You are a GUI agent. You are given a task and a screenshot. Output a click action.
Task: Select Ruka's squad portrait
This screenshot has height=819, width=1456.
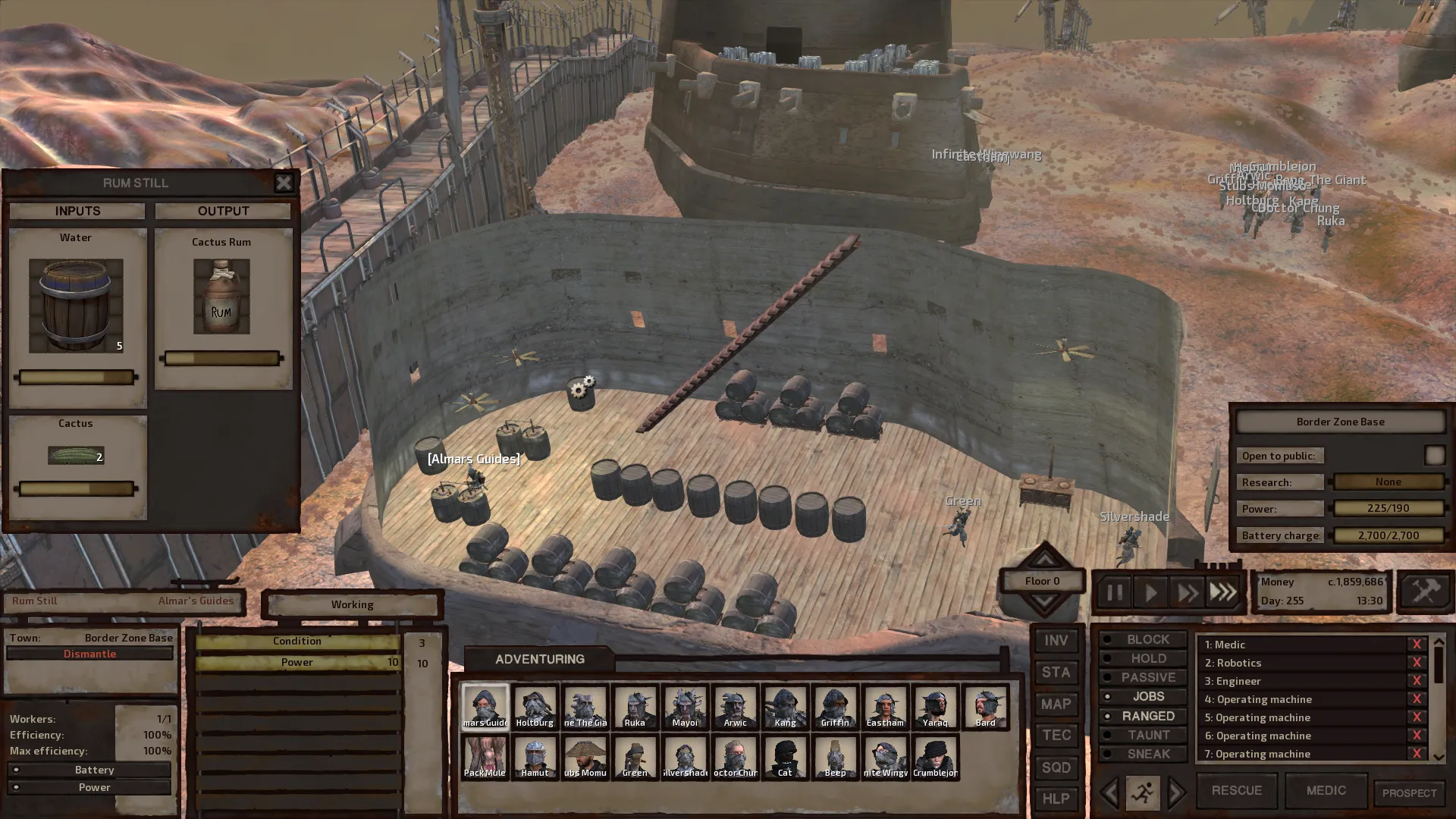click(x=635, y=708)
